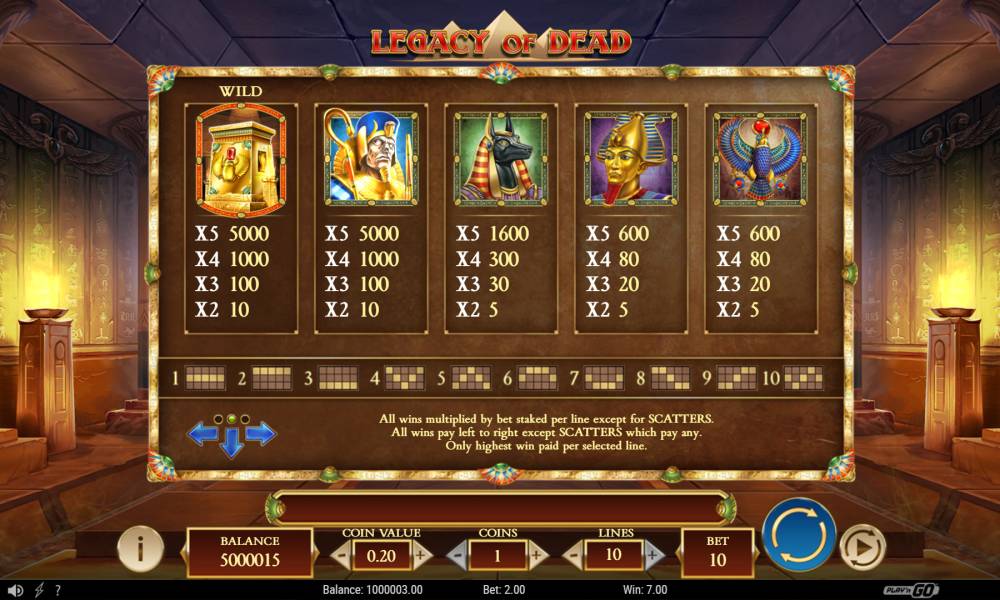This screenshot has height=600, width=1000.
Task: Toggle sound with the speaker icon
Action: click(x=17, y=590)
